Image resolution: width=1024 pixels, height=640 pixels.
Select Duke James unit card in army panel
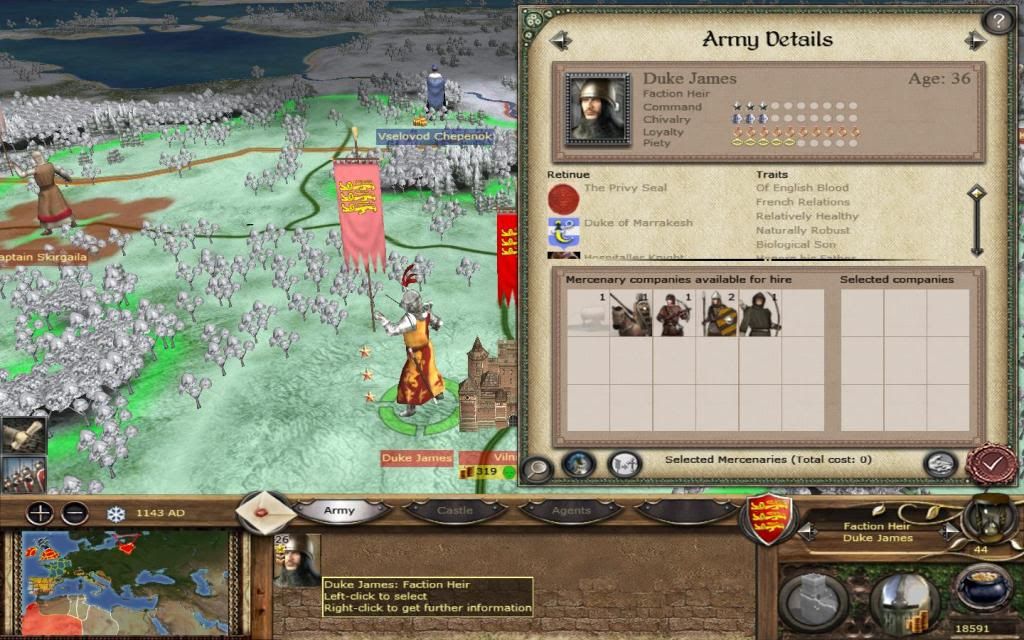coord(297,560)
